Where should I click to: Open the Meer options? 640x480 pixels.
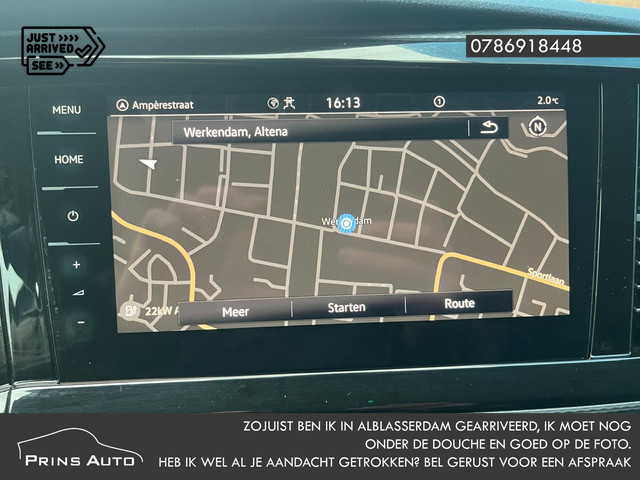click(x=235, y=311)
